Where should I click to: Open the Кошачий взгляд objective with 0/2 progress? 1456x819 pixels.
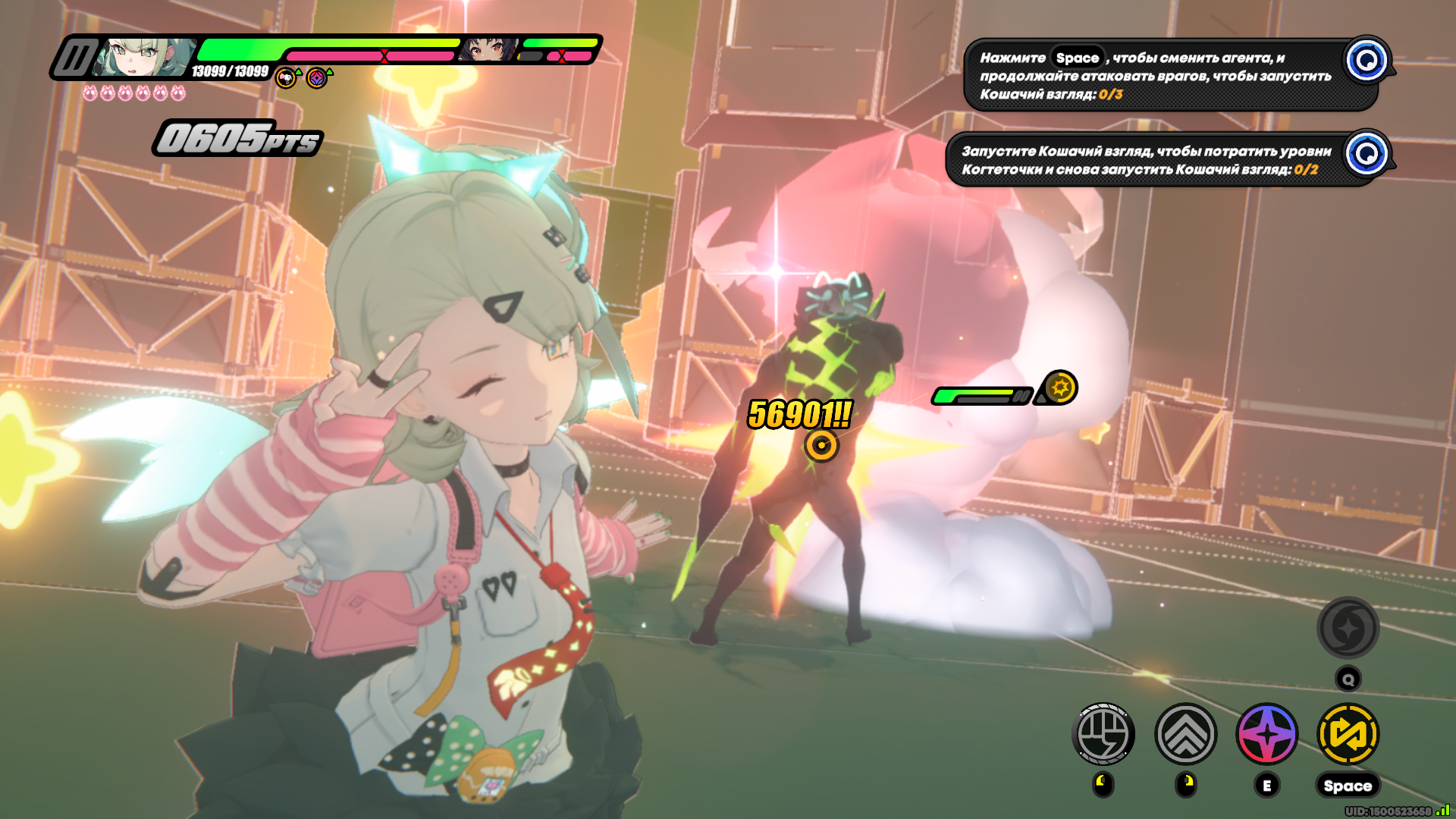pyautogui.click(x=1145, y=160)
